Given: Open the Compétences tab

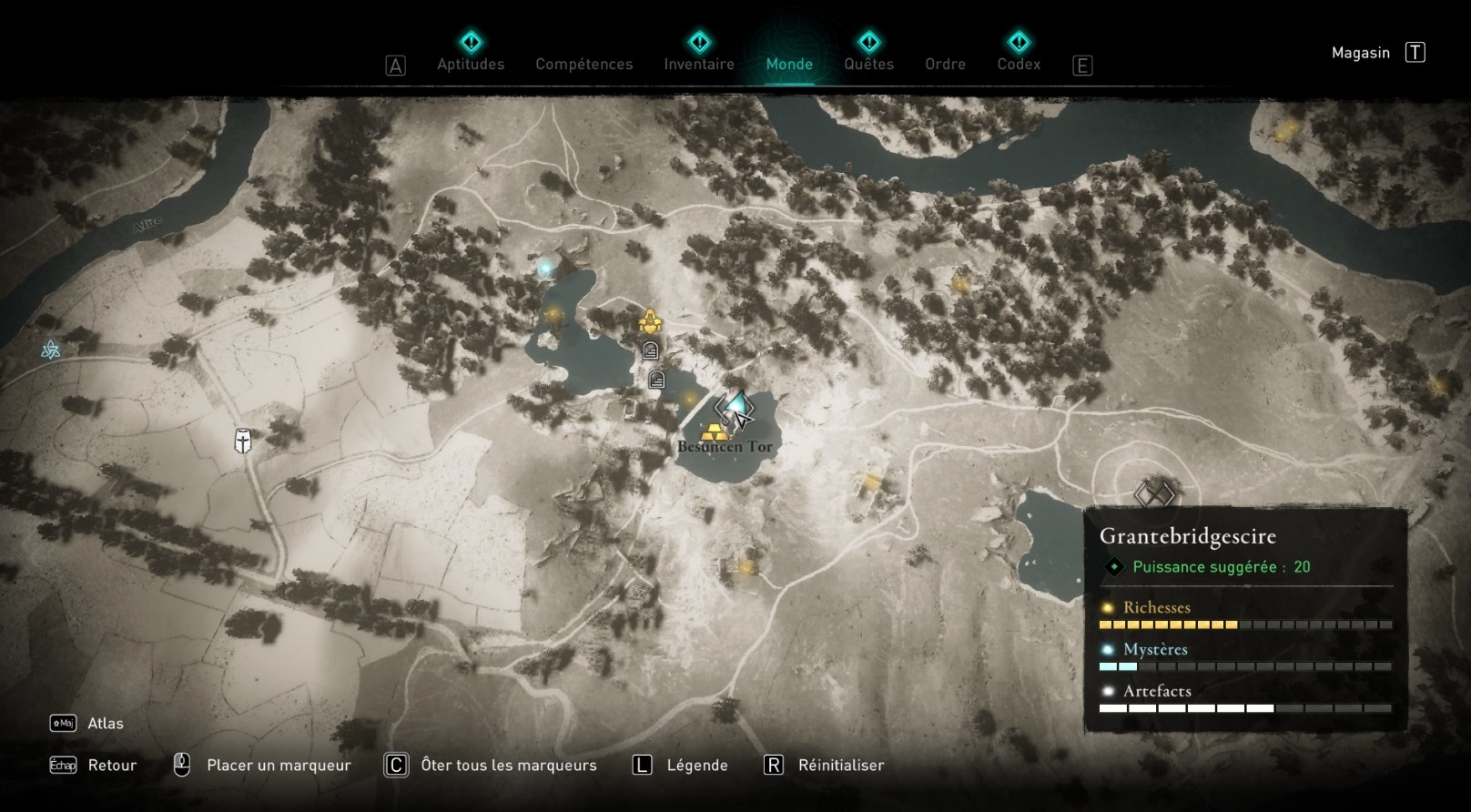Looking at the screenshot, I should pos(583,64).
